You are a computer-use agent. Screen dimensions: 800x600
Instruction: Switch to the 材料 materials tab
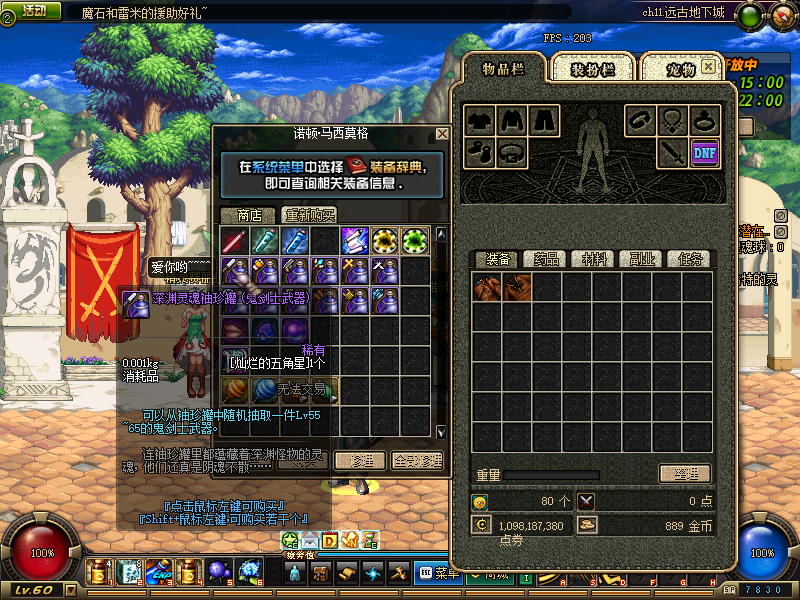coord(594,259)
